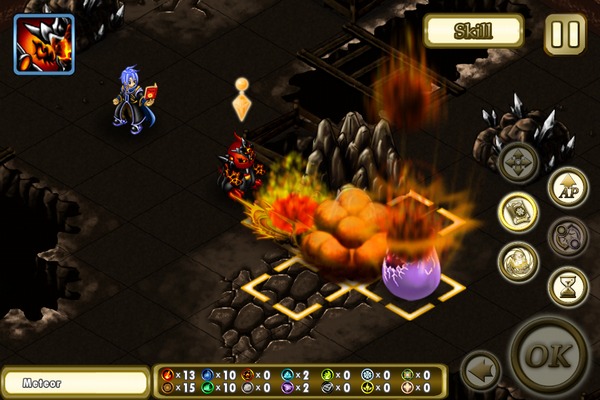Open the spellbook card icon
The width and height of the screenshot is (600, 400).
[518, 211]
